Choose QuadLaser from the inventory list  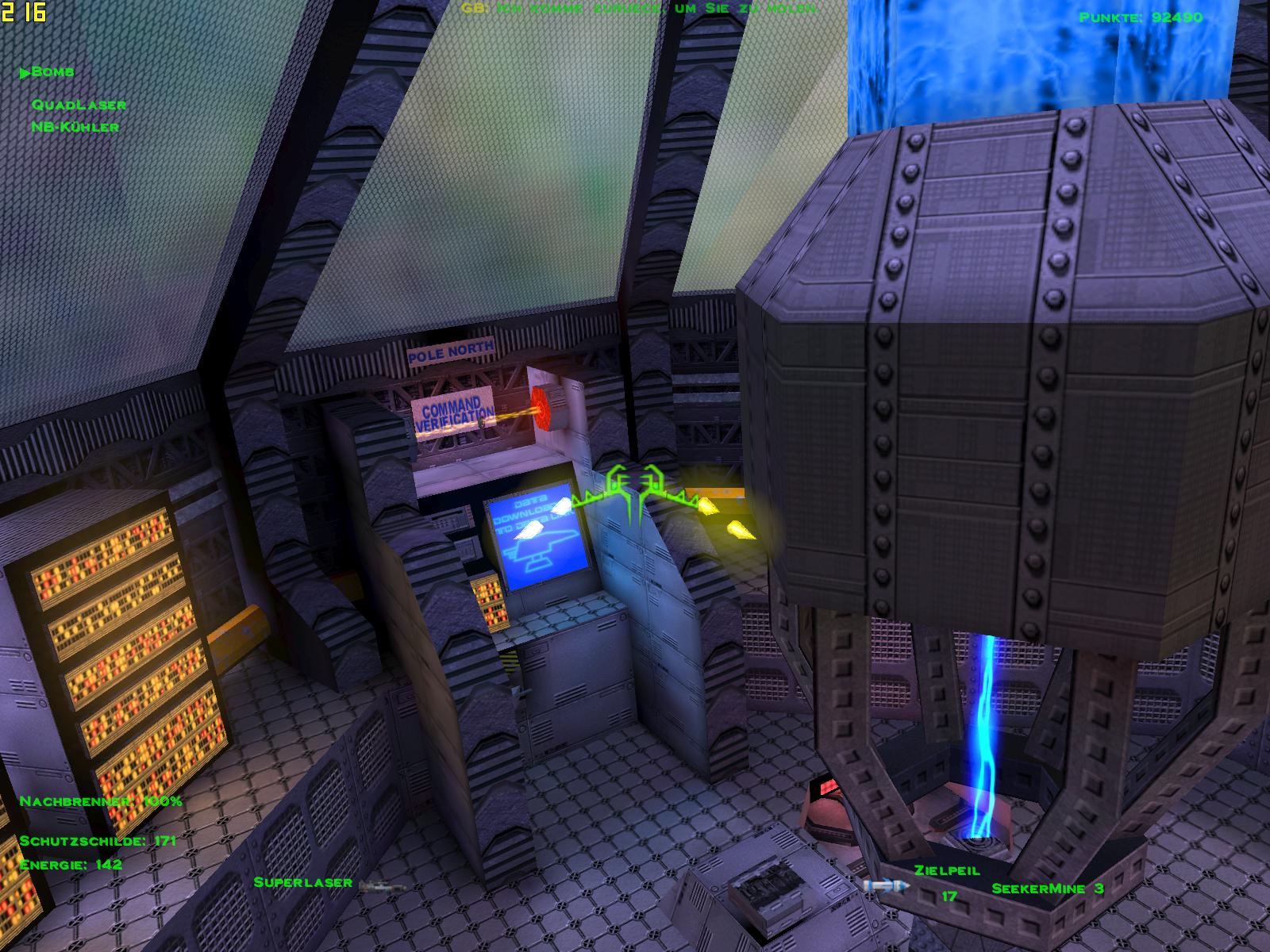click(79, 105)
